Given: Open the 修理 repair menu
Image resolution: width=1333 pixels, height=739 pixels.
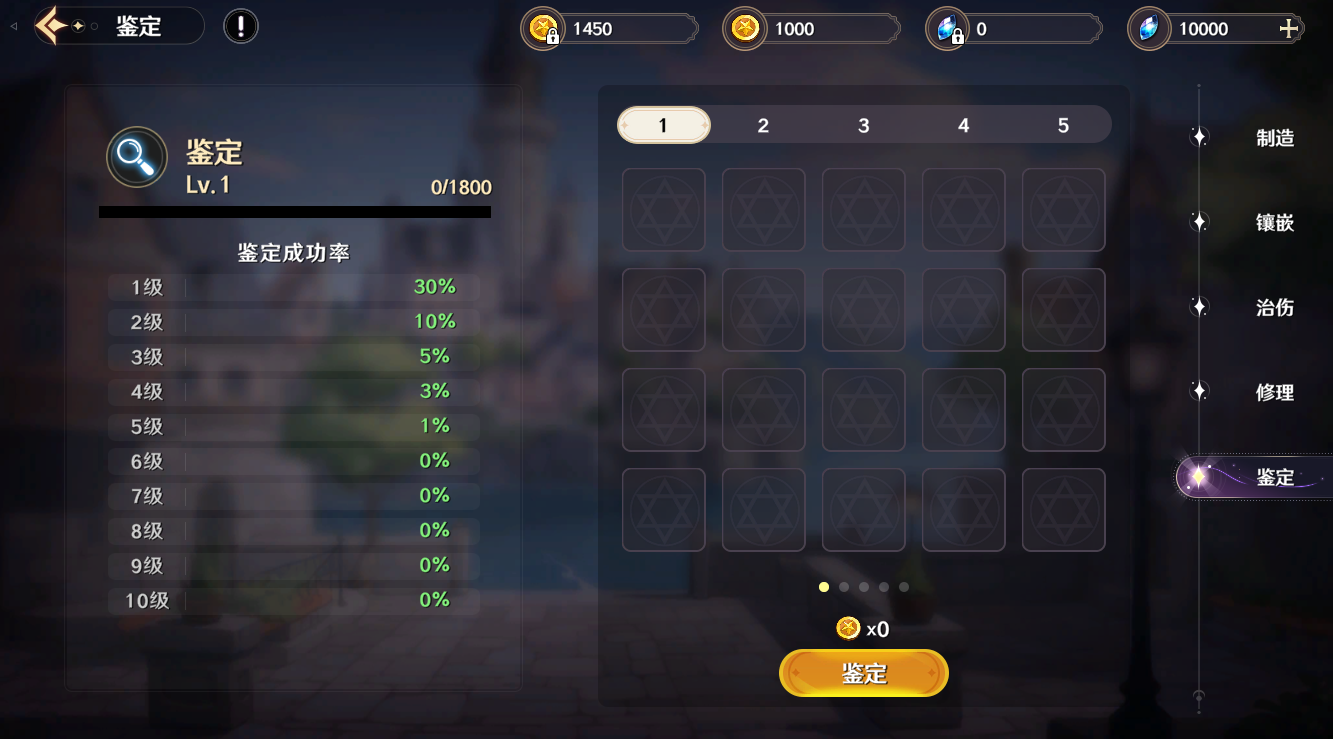Looking at the screenshot, I should click(1274, 392).
